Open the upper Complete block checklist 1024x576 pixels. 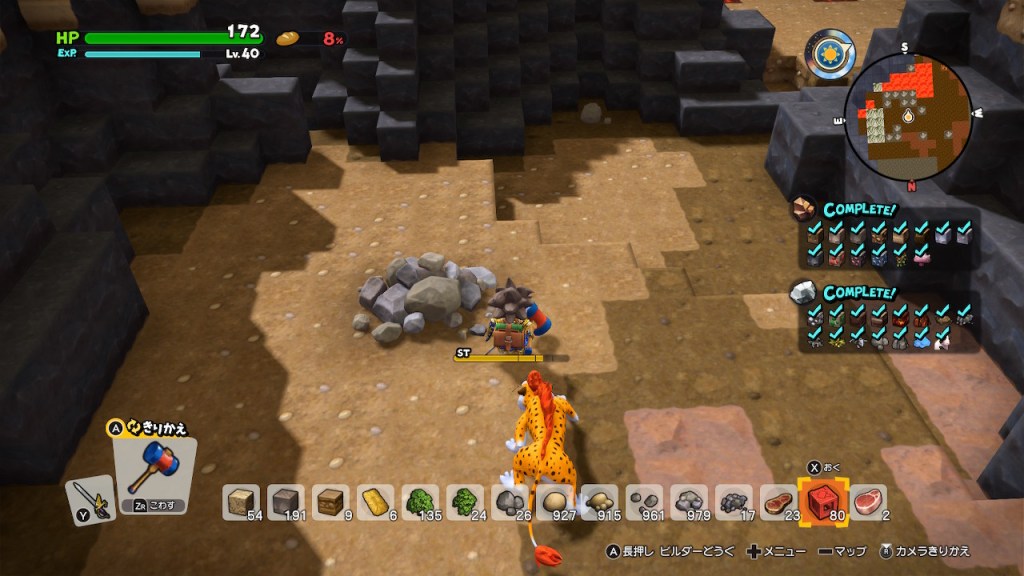[x=888, y=235]
